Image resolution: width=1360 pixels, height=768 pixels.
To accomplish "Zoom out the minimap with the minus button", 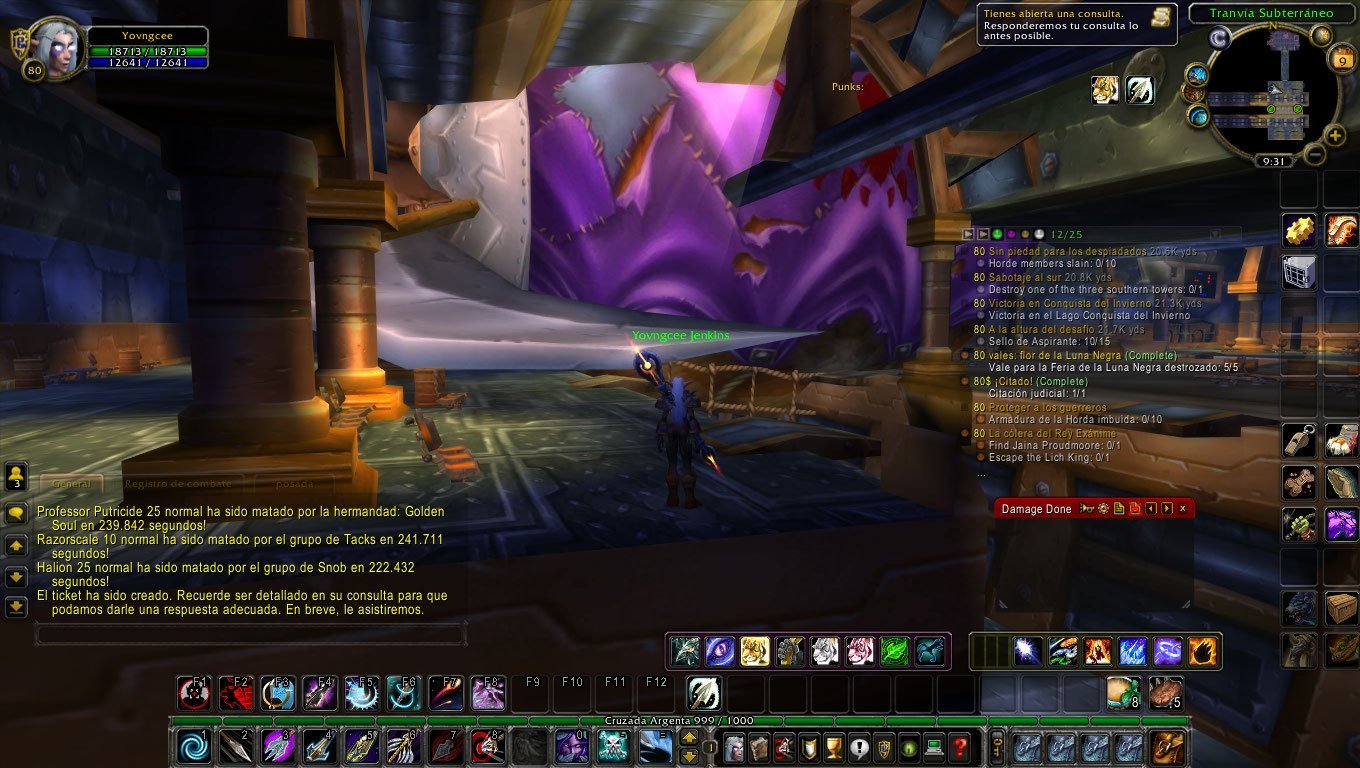I will pyautogui.click(x=1315, y=154).
